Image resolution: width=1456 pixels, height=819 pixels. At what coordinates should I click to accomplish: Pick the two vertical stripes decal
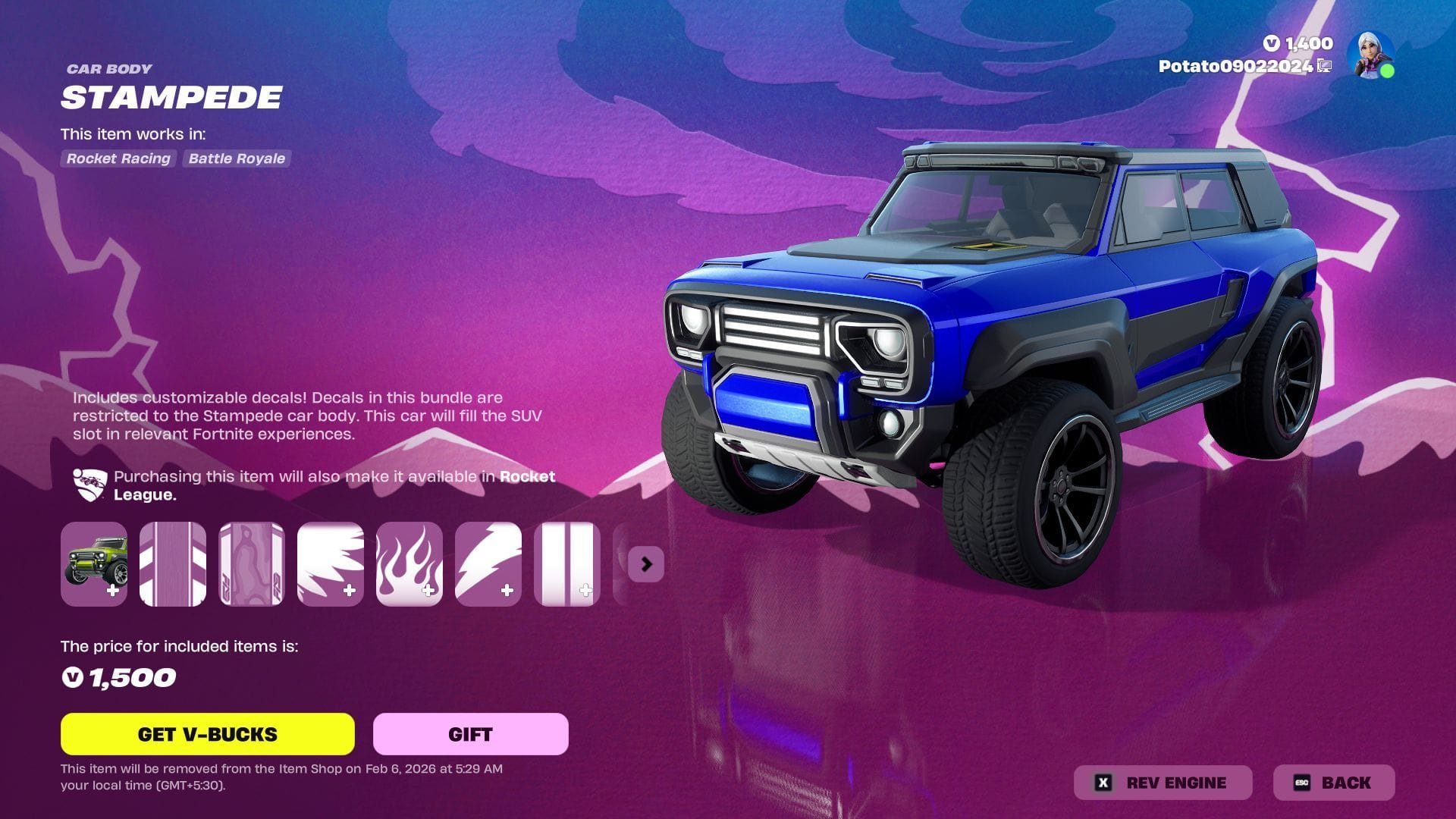[x=567, y=564]
